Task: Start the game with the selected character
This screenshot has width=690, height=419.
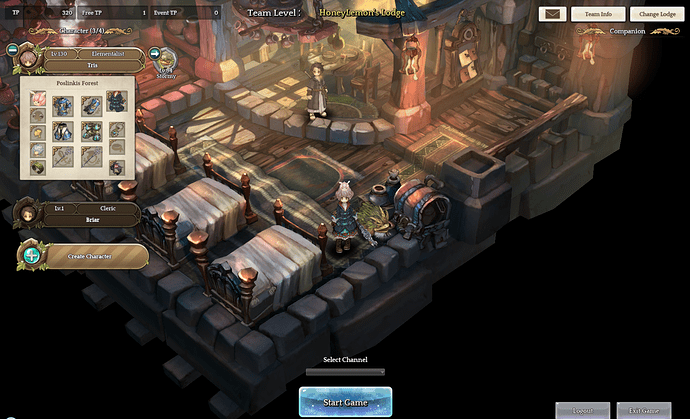Action: 345,402
